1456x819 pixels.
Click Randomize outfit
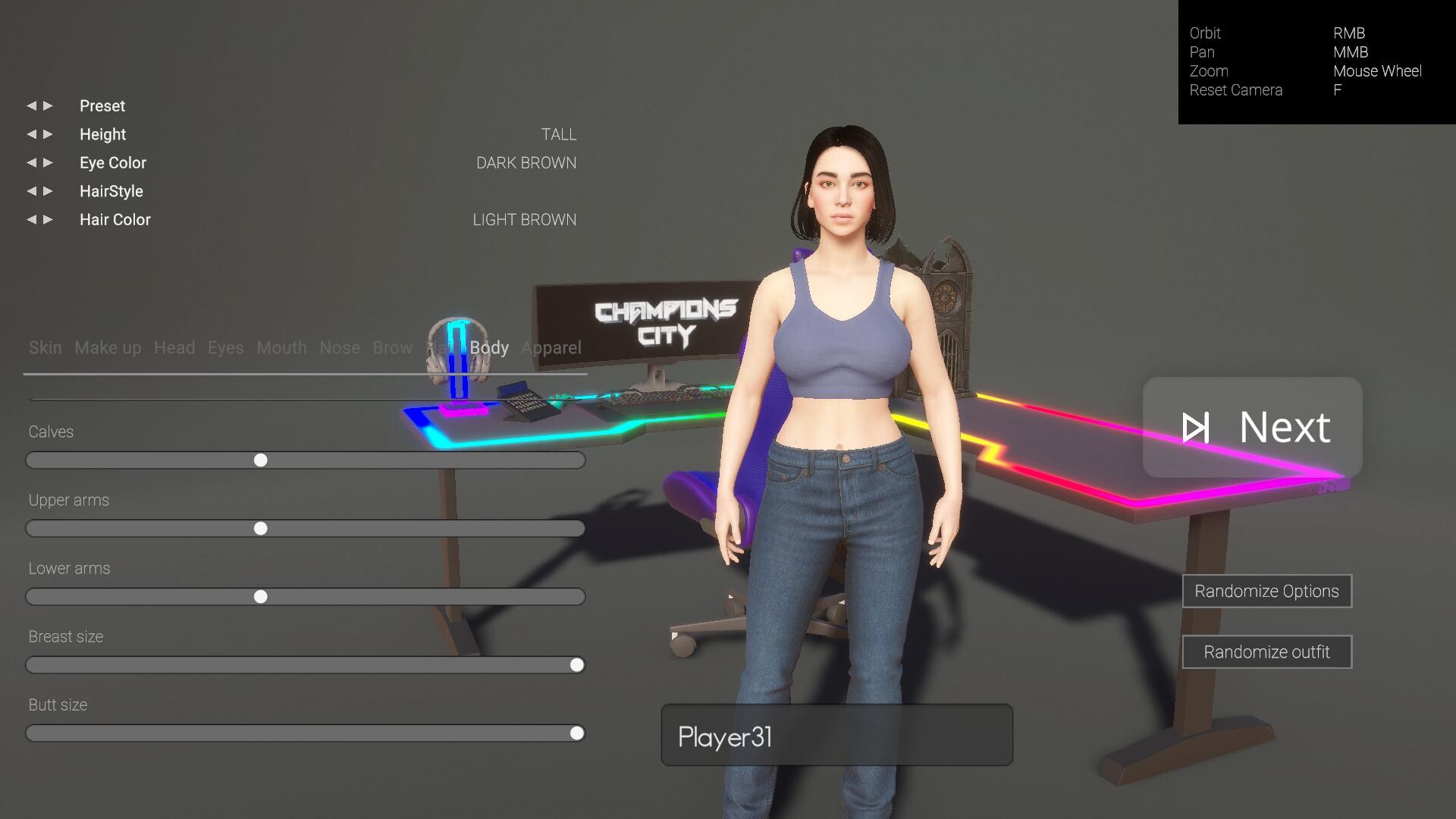[1266, 651]
